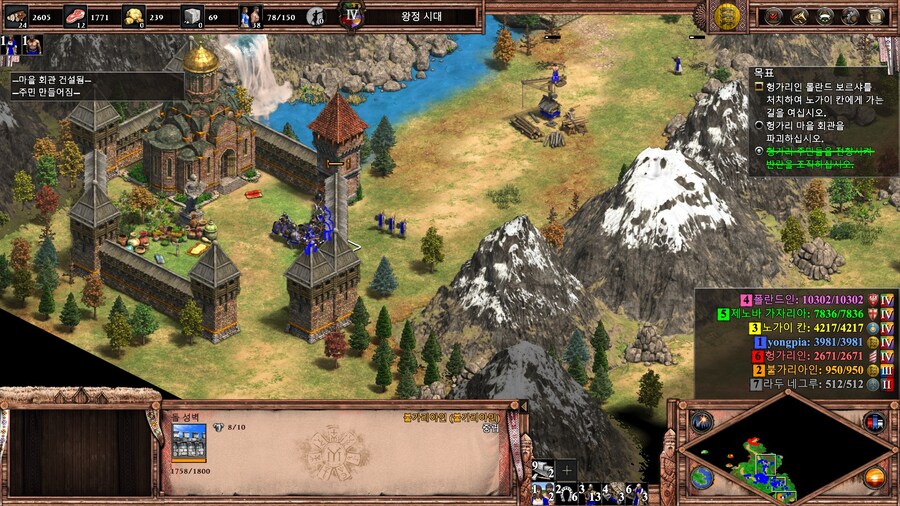The height and width of the screenshot is (506, 900).
Task: Click the idle villager icon in the top bar
Action: (x=316, y=16)
